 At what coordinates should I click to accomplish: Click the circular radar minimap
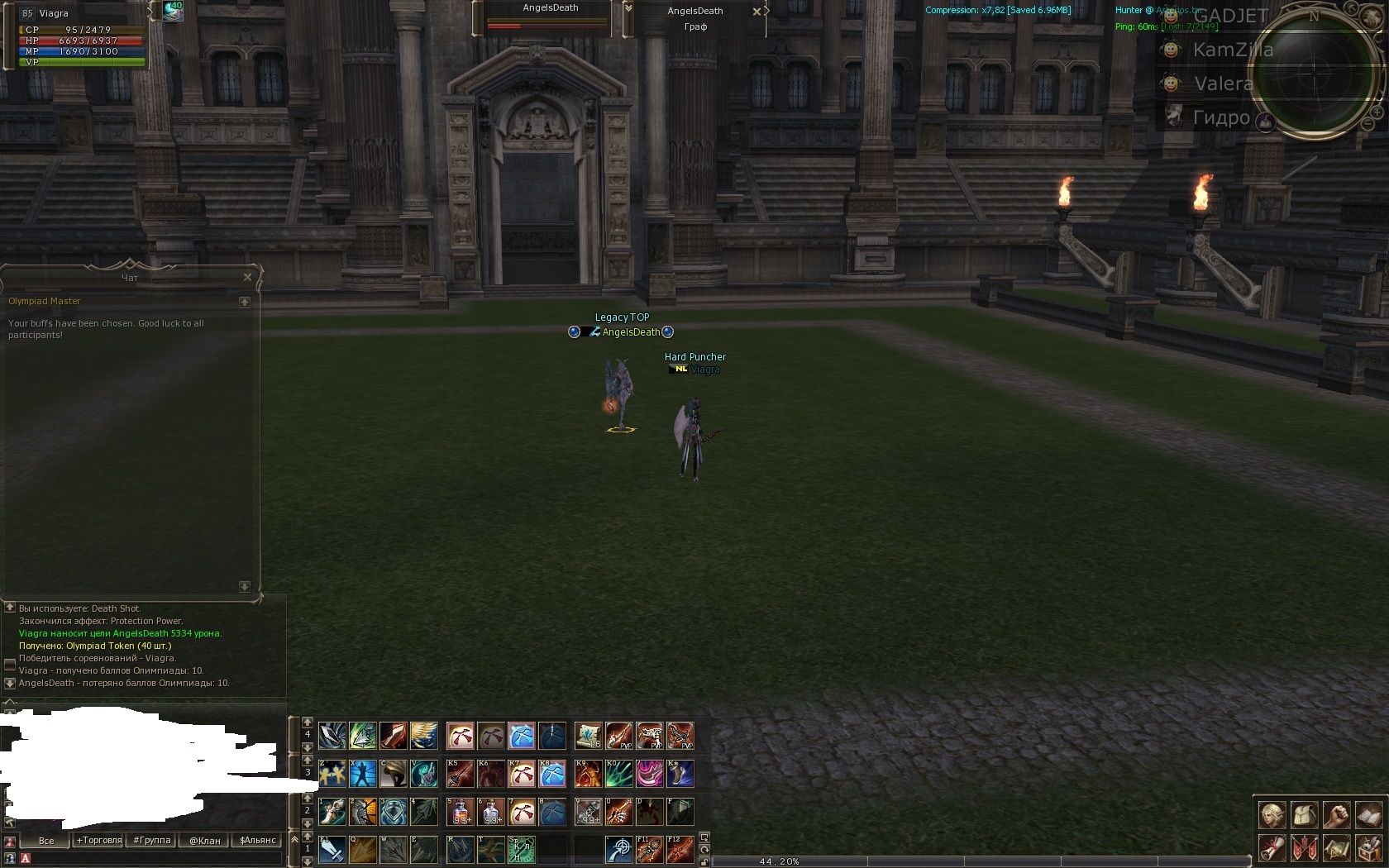click(x=1314, y=73)
